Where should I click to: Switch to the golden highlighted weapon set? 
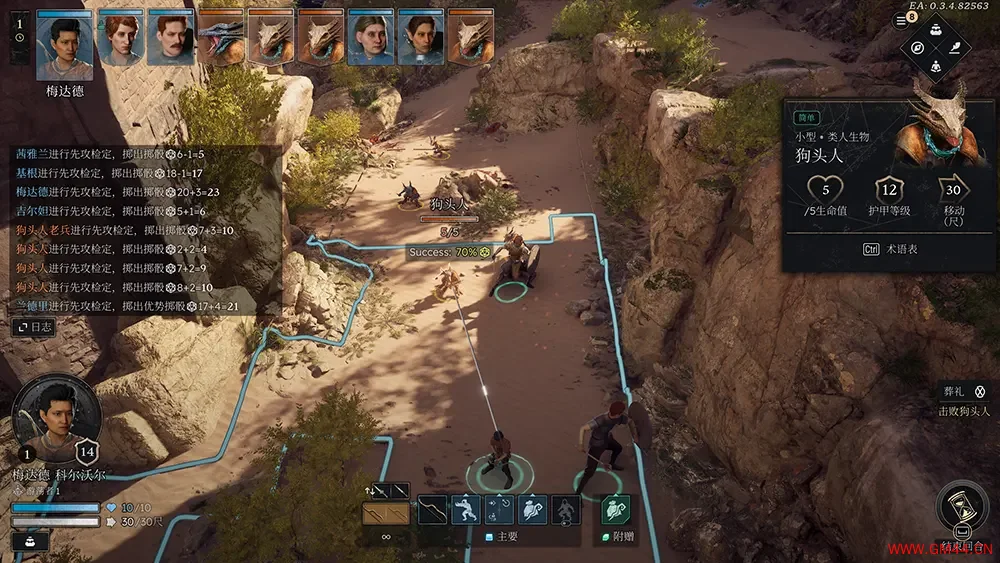385,513
